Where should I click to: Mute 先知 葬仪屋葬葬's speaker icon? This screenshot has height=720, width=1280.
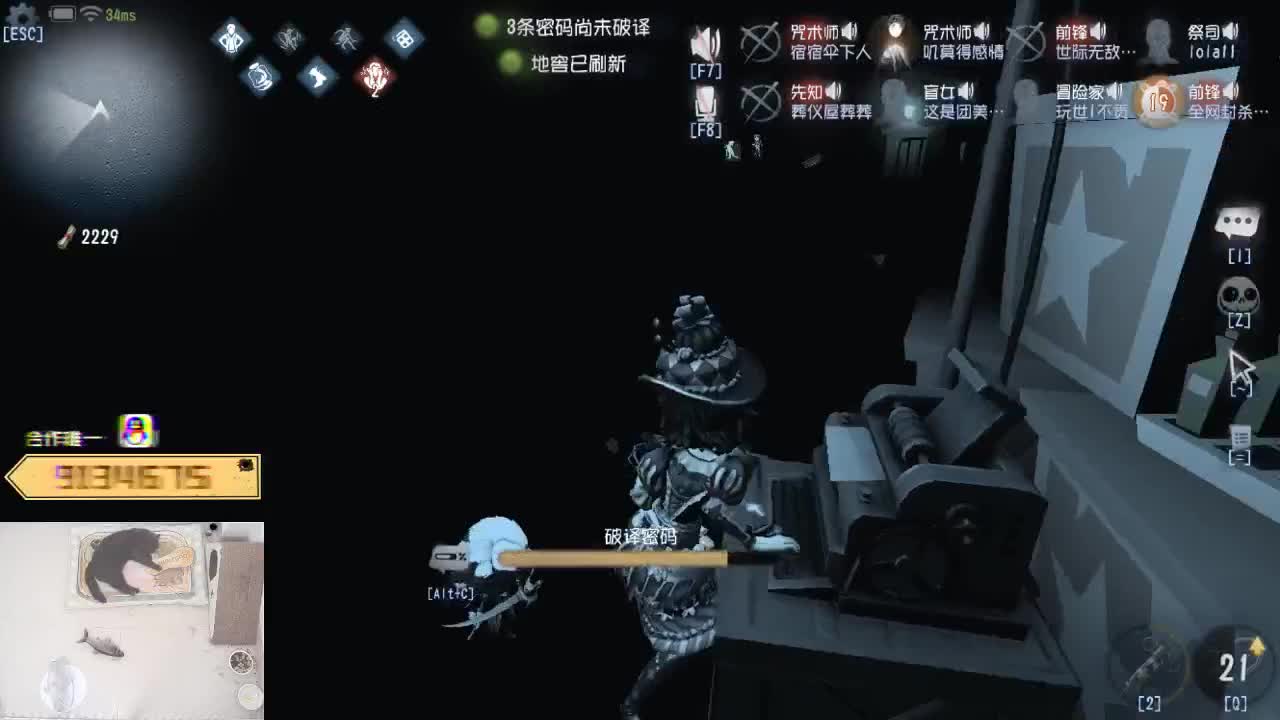833,92
